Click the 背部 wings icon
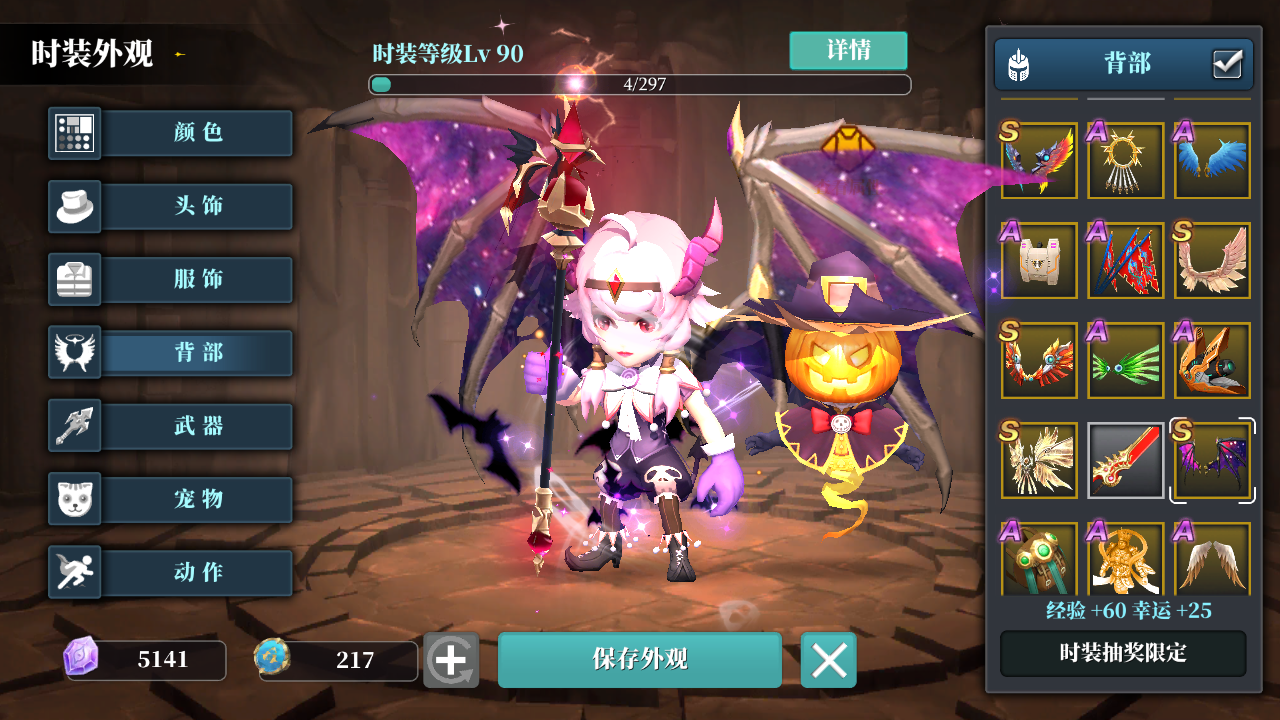The height and width of the screenshot is (720, 1280). click(x=74, y=353)
